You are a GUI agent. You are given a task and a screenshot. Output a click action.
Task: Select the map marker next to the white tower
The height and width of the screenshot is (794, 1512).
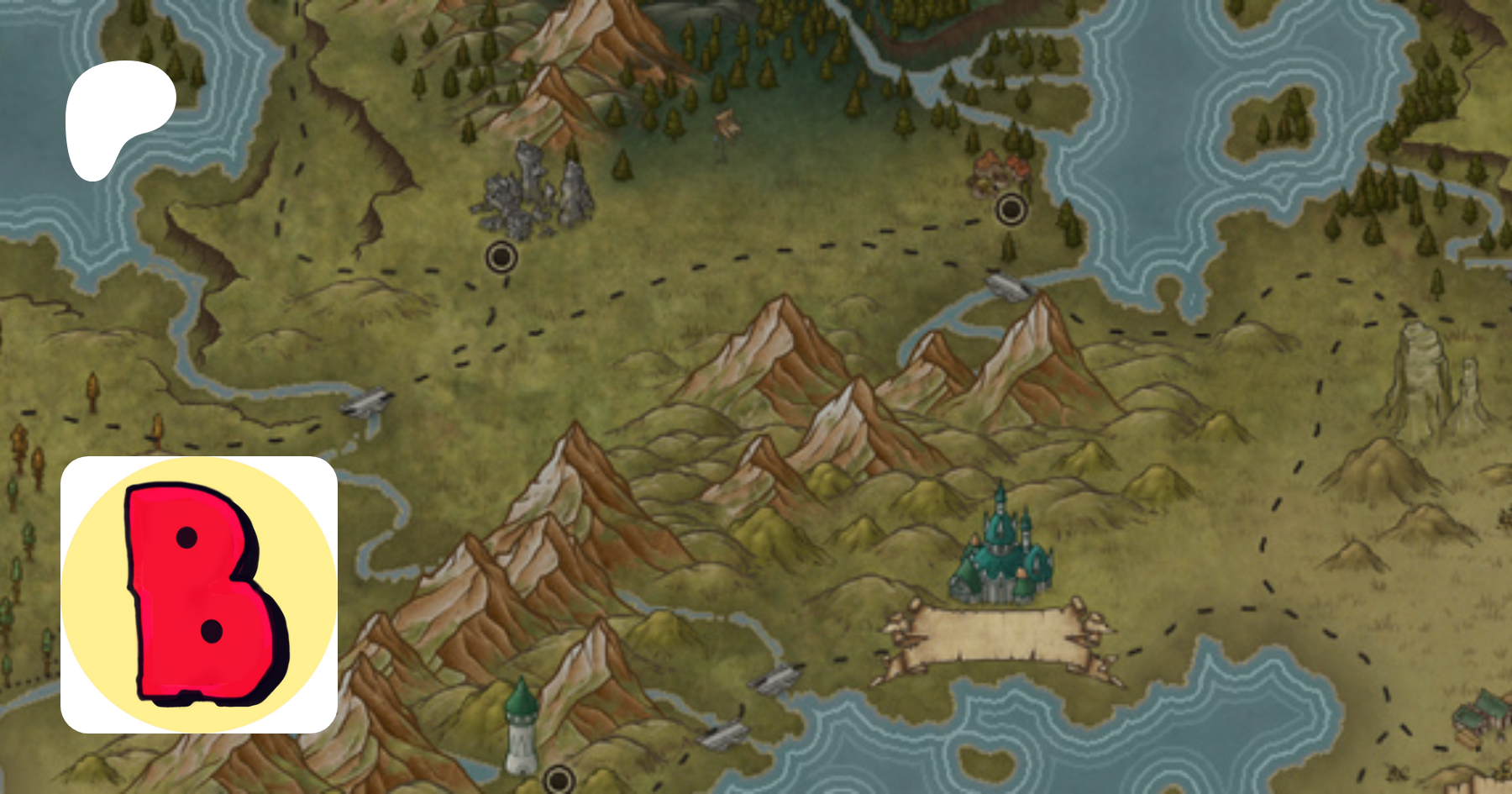pyautogui.click(x=559, y=780)
